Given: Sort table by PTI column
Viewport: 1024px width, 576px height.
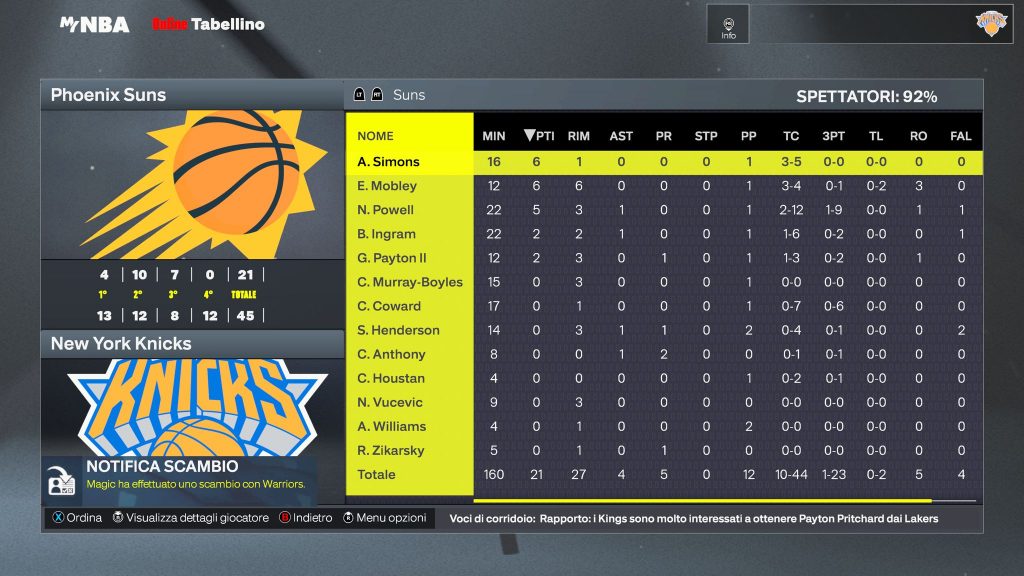Looking at the screenshot, I should pyautogui.click(x=539, y=136).
